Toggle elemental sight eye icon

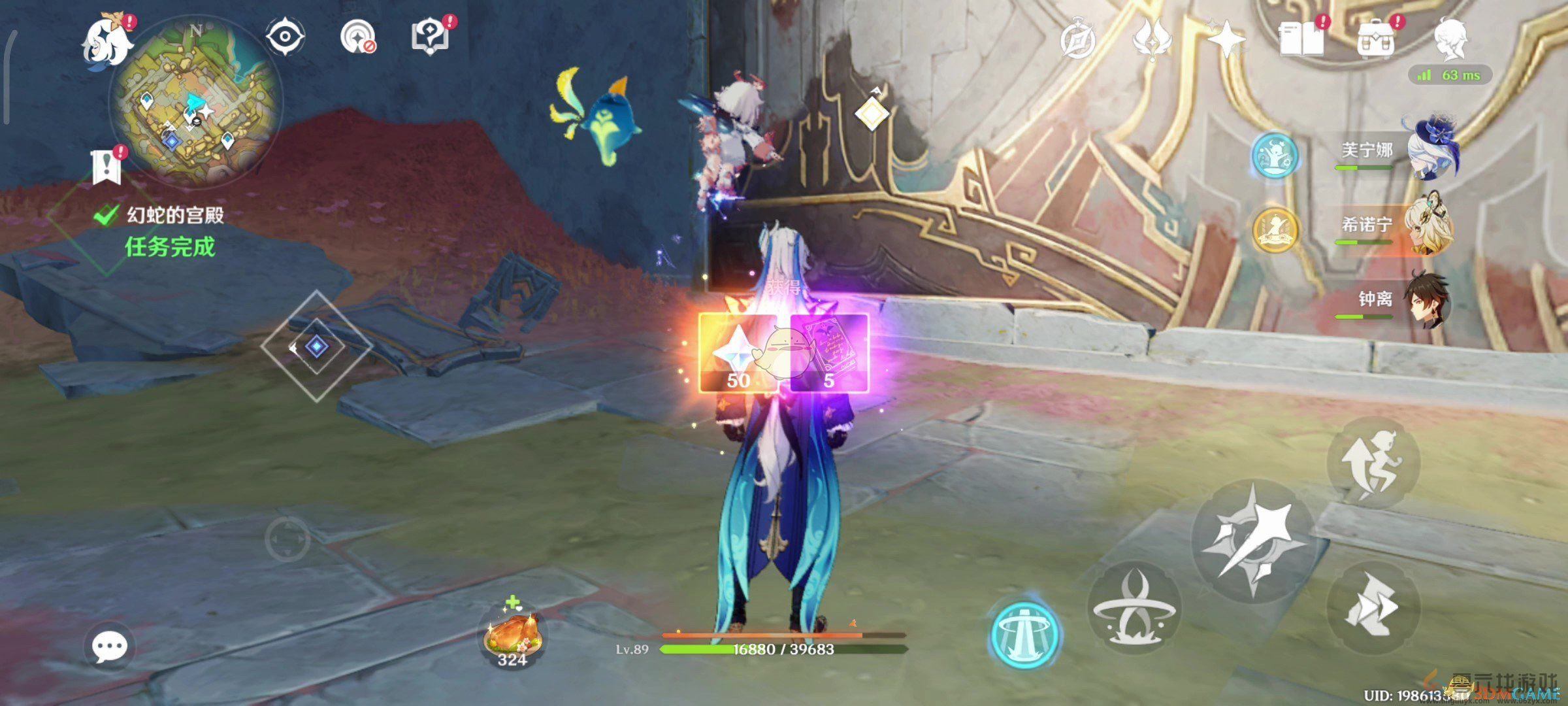[286, 37]
